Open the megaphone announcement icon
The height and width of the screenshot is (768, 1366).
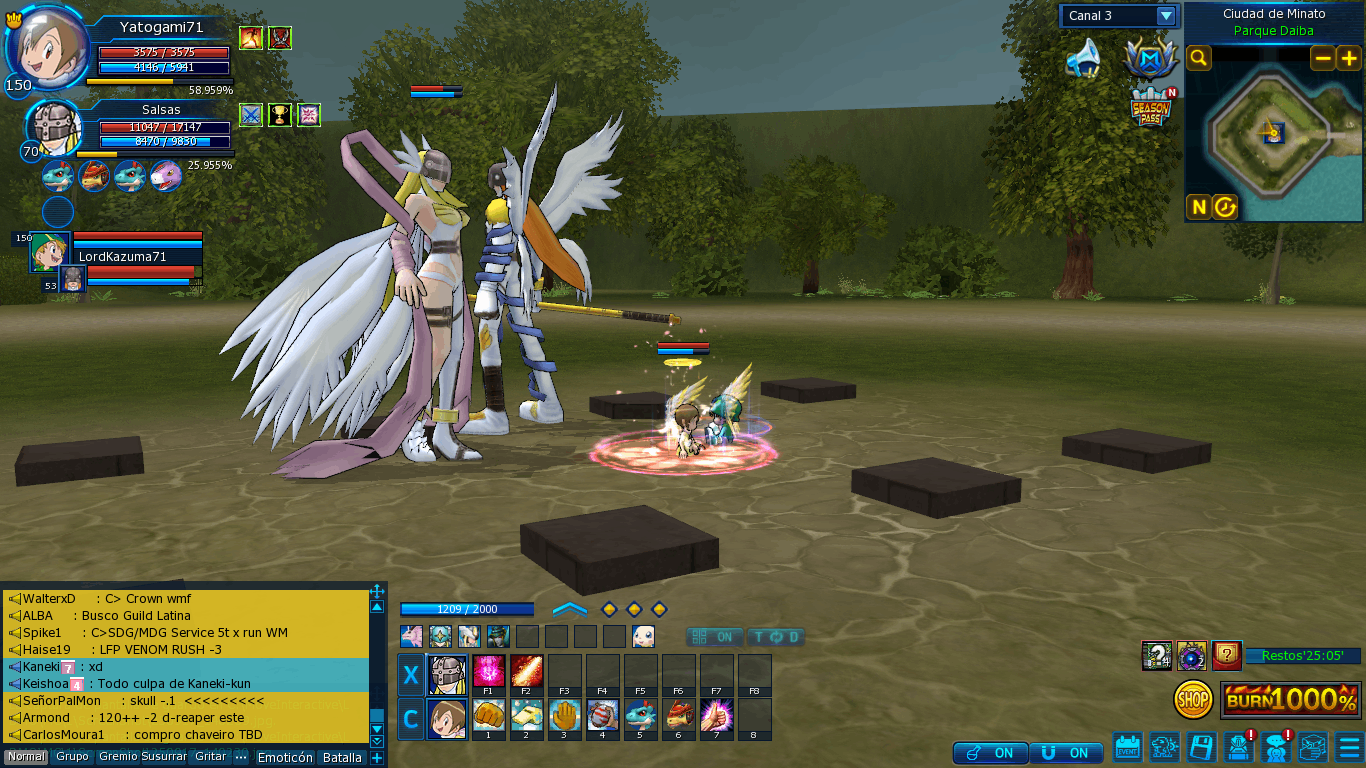(x=1082, y=59)
